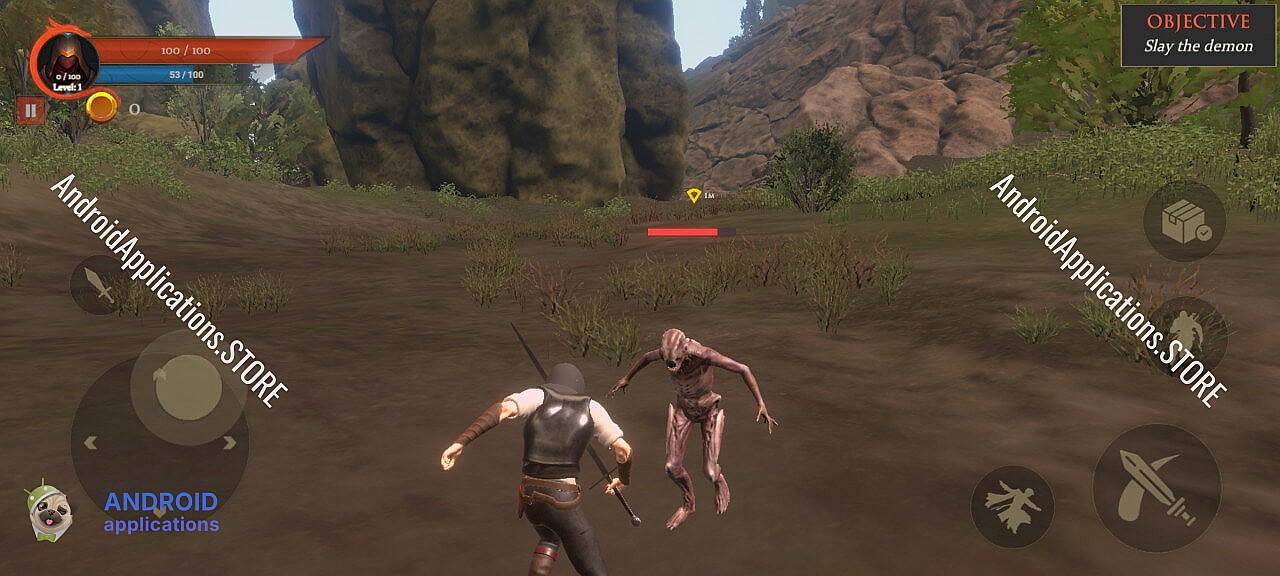Use the caped dodge dash button
Screen dimensions: 1280x576
[x=1012, y=506]
